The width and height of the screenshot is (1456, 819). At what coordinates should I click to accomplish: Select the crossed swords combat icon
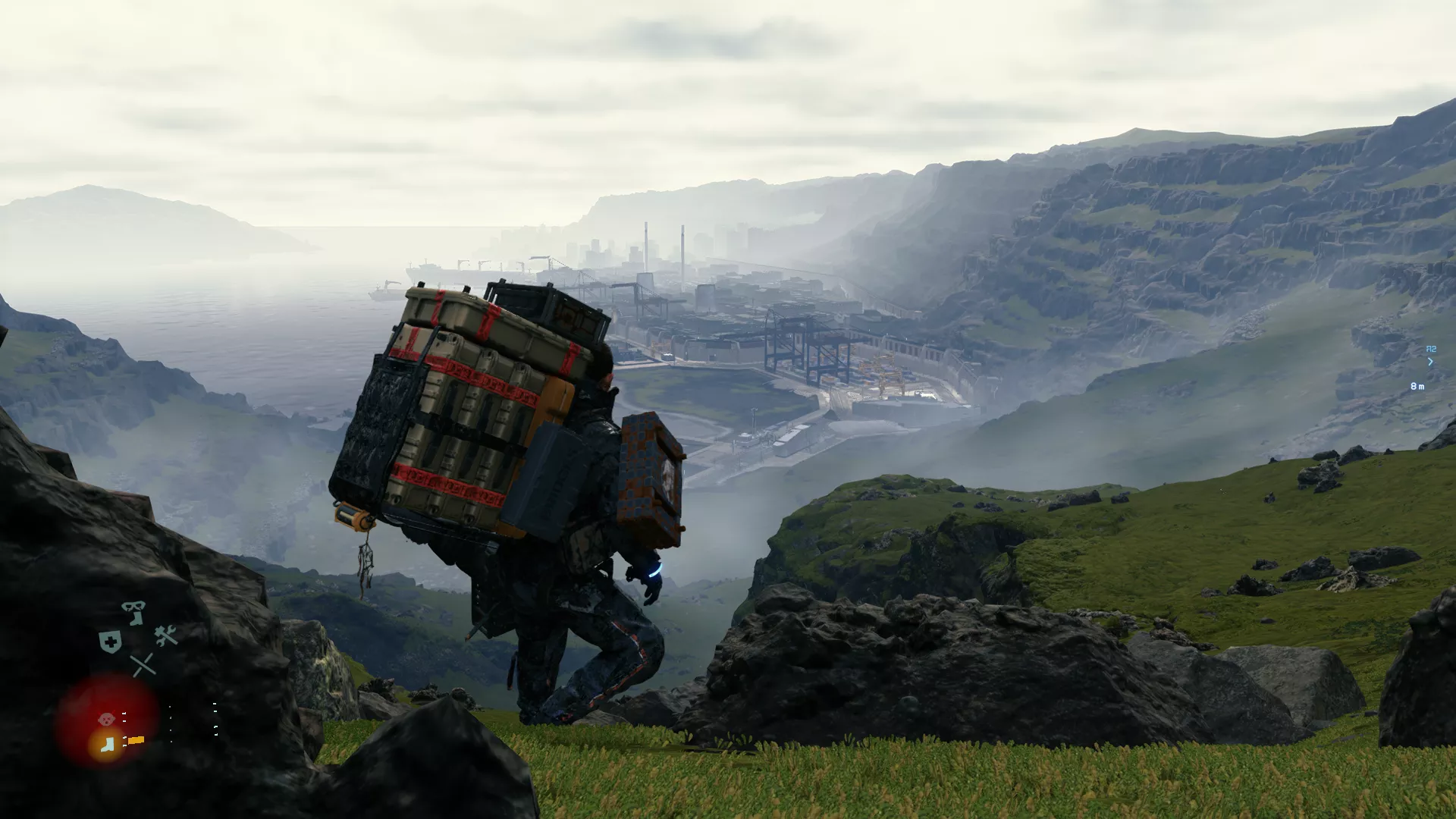143,664
